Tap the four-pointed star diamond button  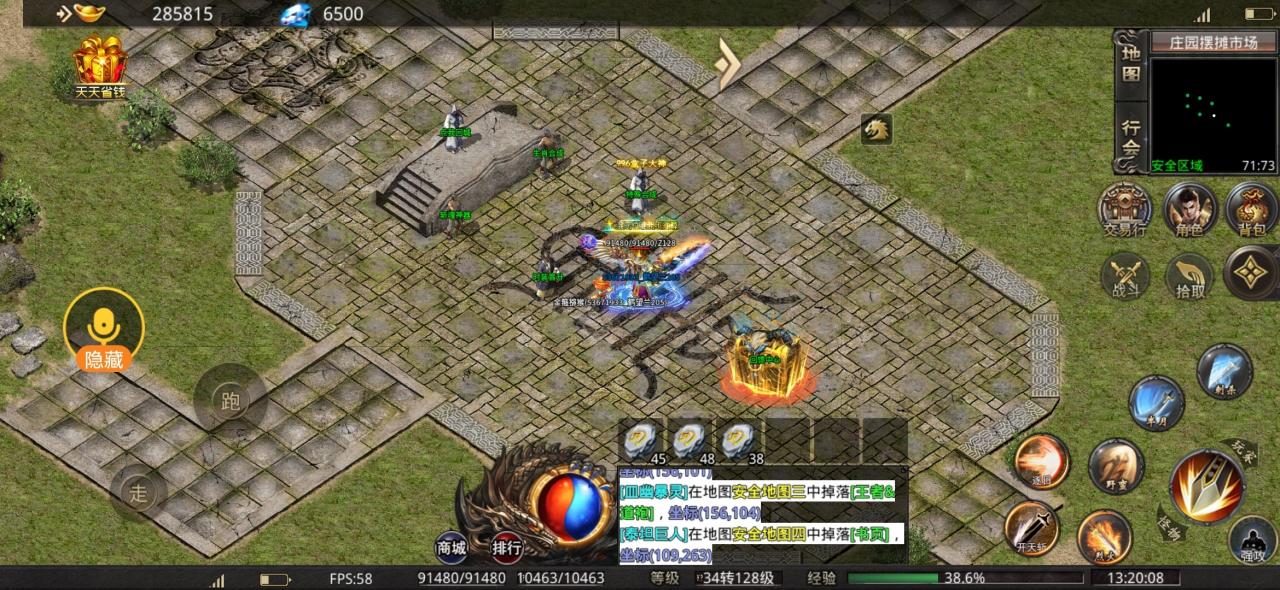click(1251, 272)
